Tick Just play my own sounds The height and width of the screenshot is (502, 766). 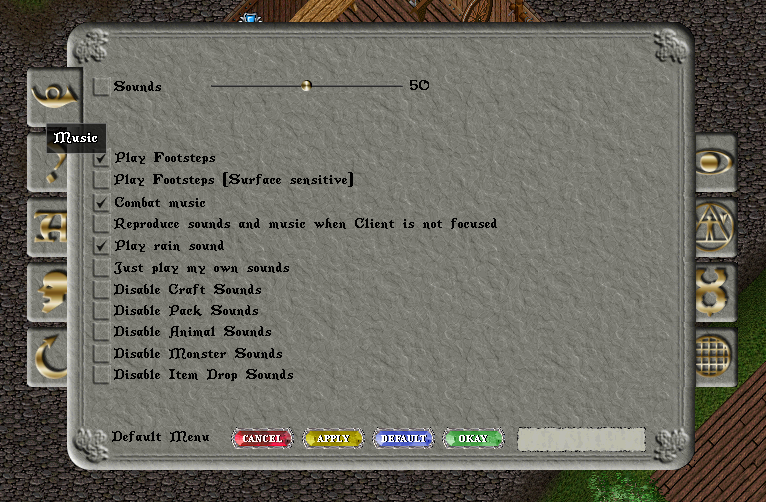point(101,268)
